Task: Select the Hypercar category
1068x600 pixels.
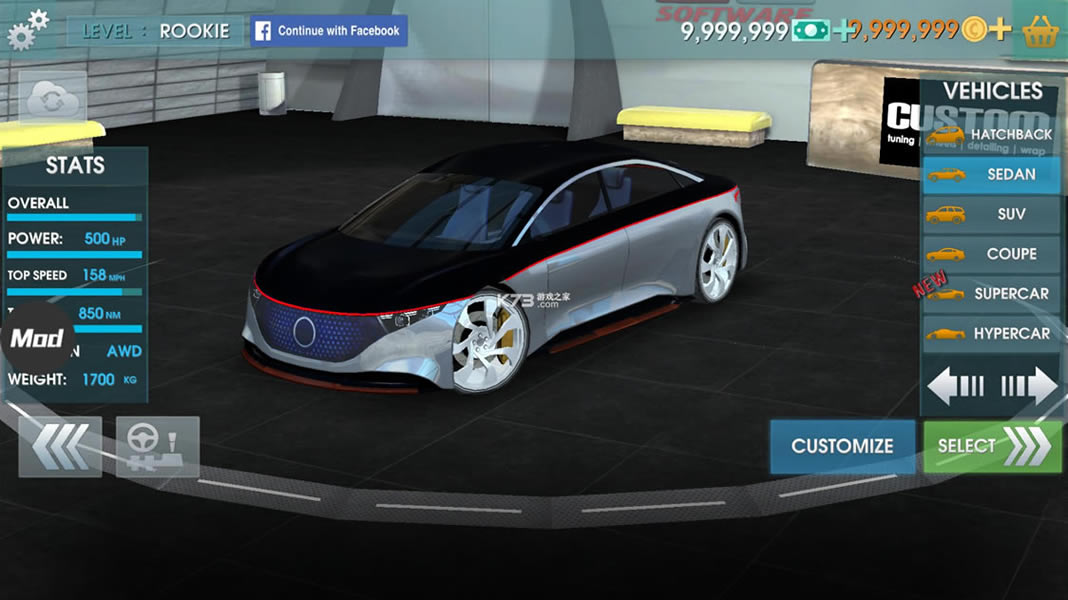Action: click(x=991, y=334)
